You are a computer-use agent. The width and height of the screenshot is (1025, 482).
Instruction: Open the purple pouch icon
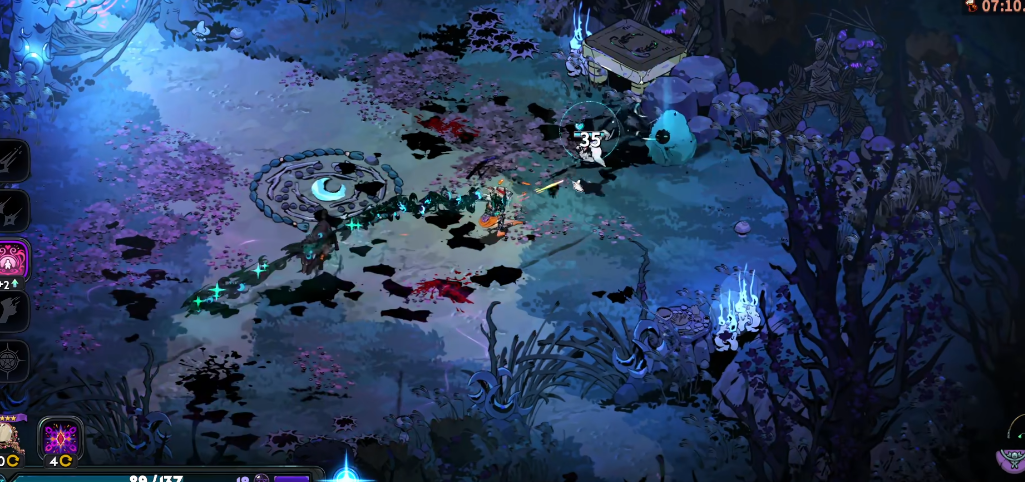(1011, 458)
